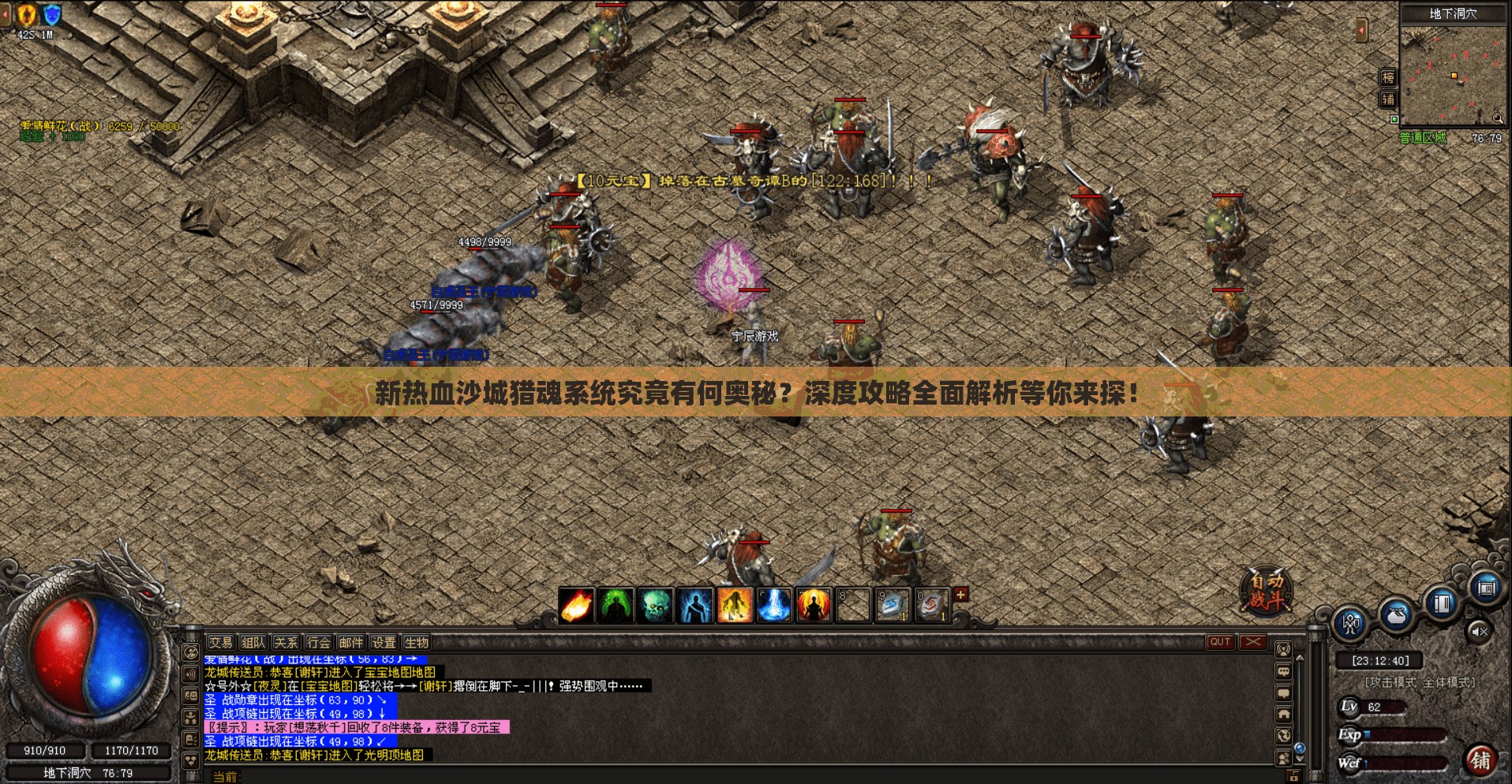Select the 邮件 mail tab
This screenshot has width=1512, height=784.
[x=351, y=642]
